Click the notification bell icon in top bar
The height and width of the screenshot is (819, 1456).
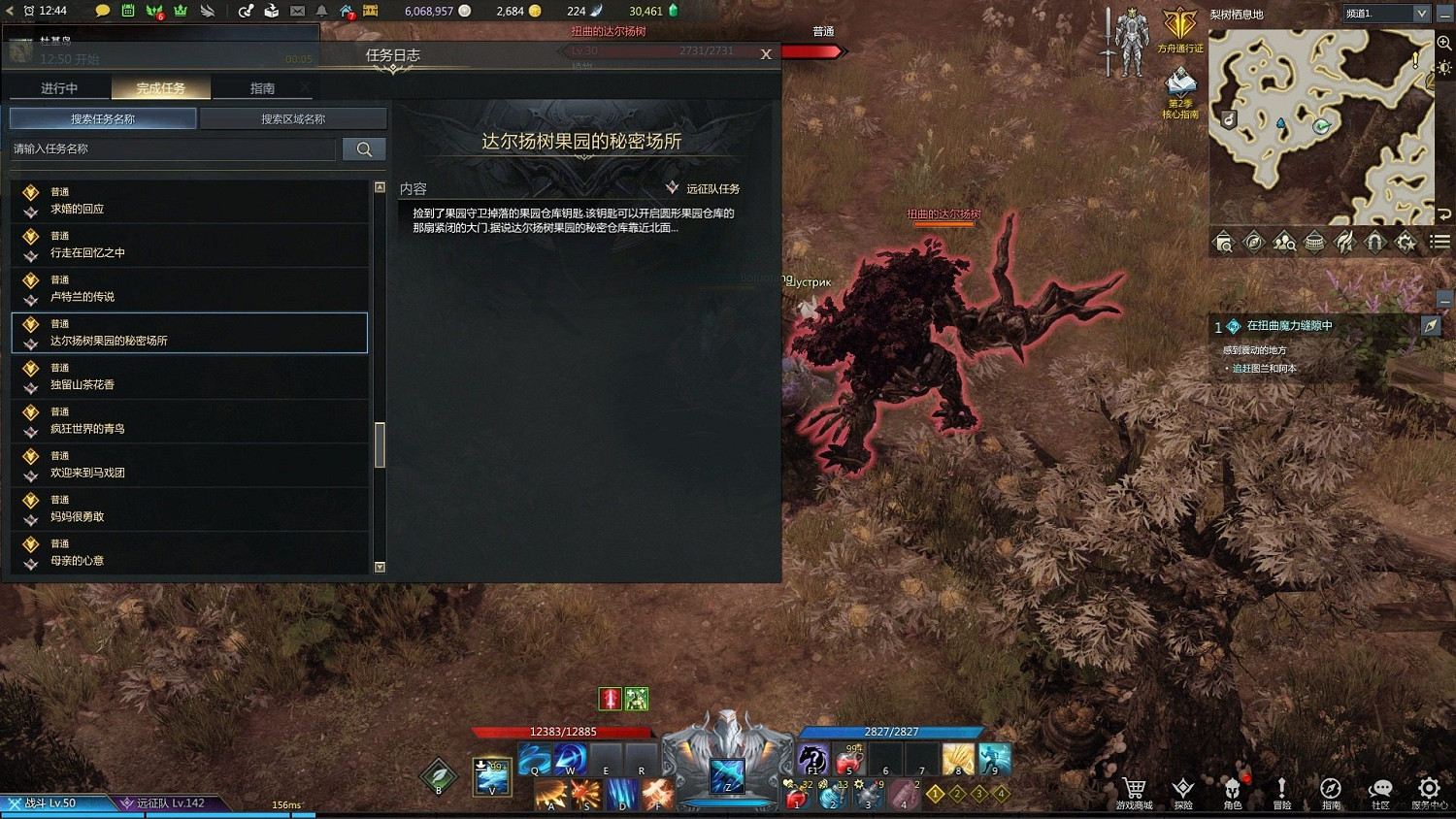coord(320,11)
